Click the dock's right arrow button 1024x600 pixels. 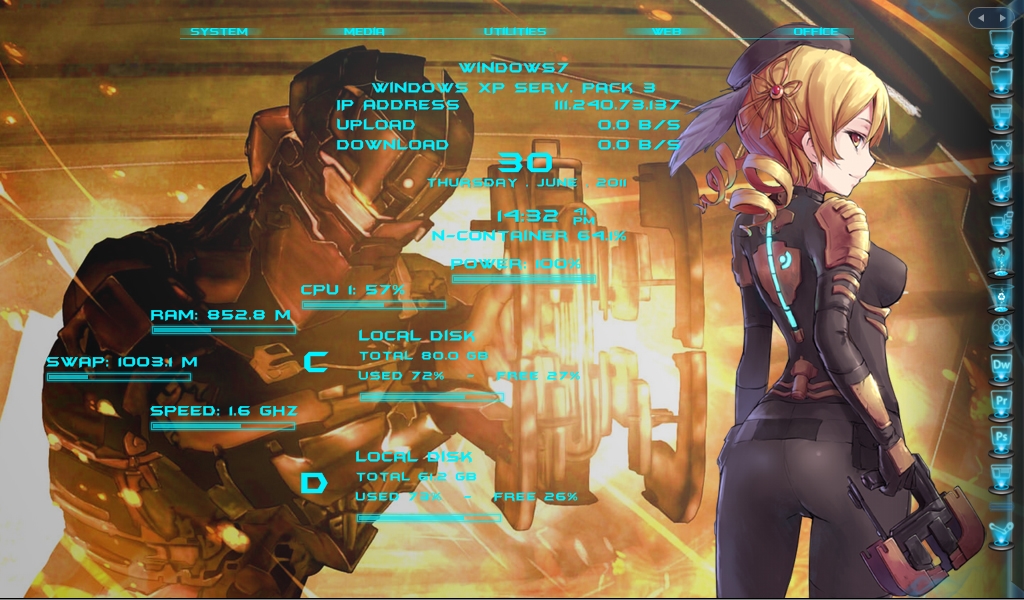(x=1003, y=18)
